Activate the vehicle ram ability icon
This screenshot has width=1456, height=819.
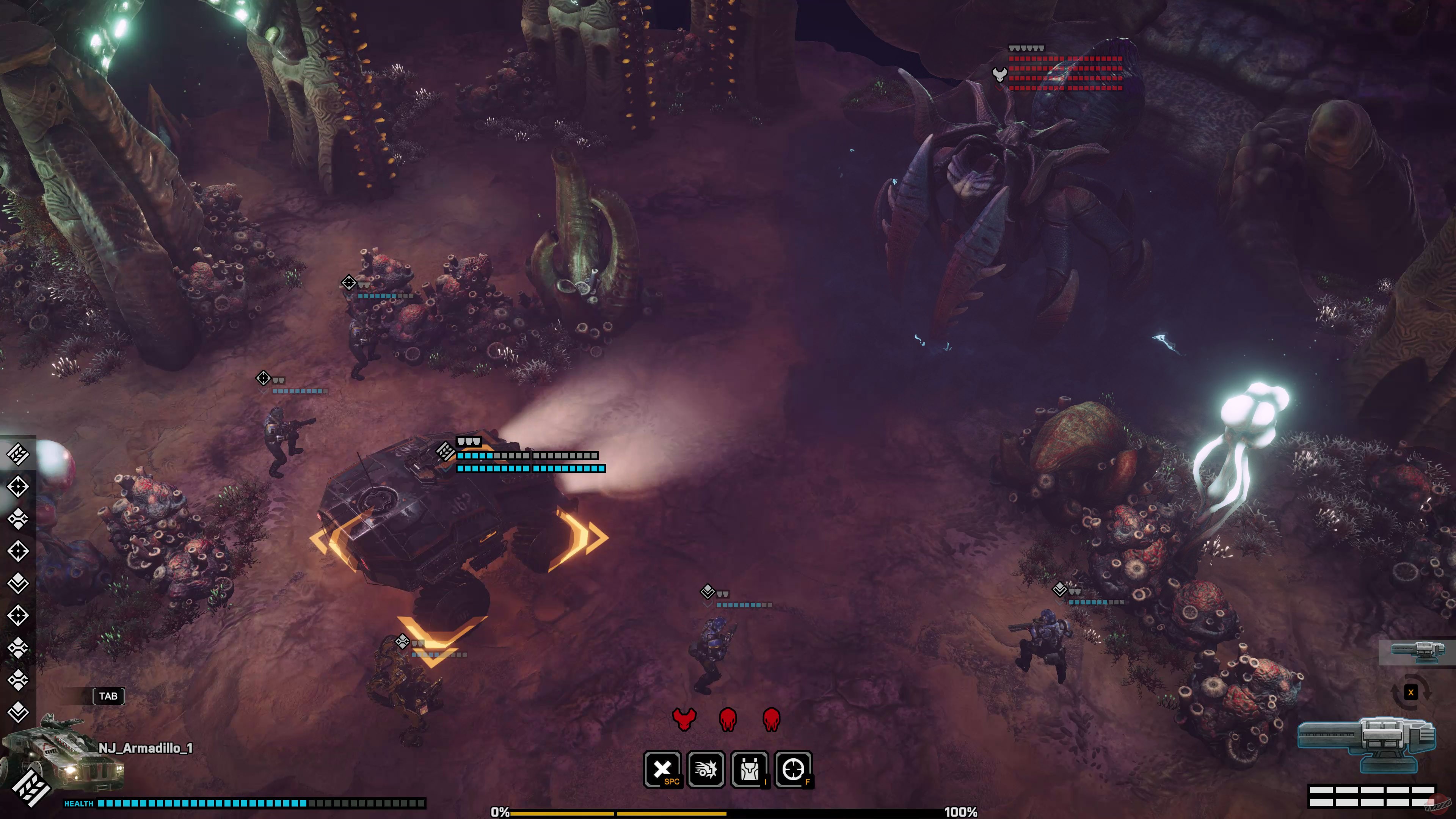pyautogui.click(x=706, y=770)
